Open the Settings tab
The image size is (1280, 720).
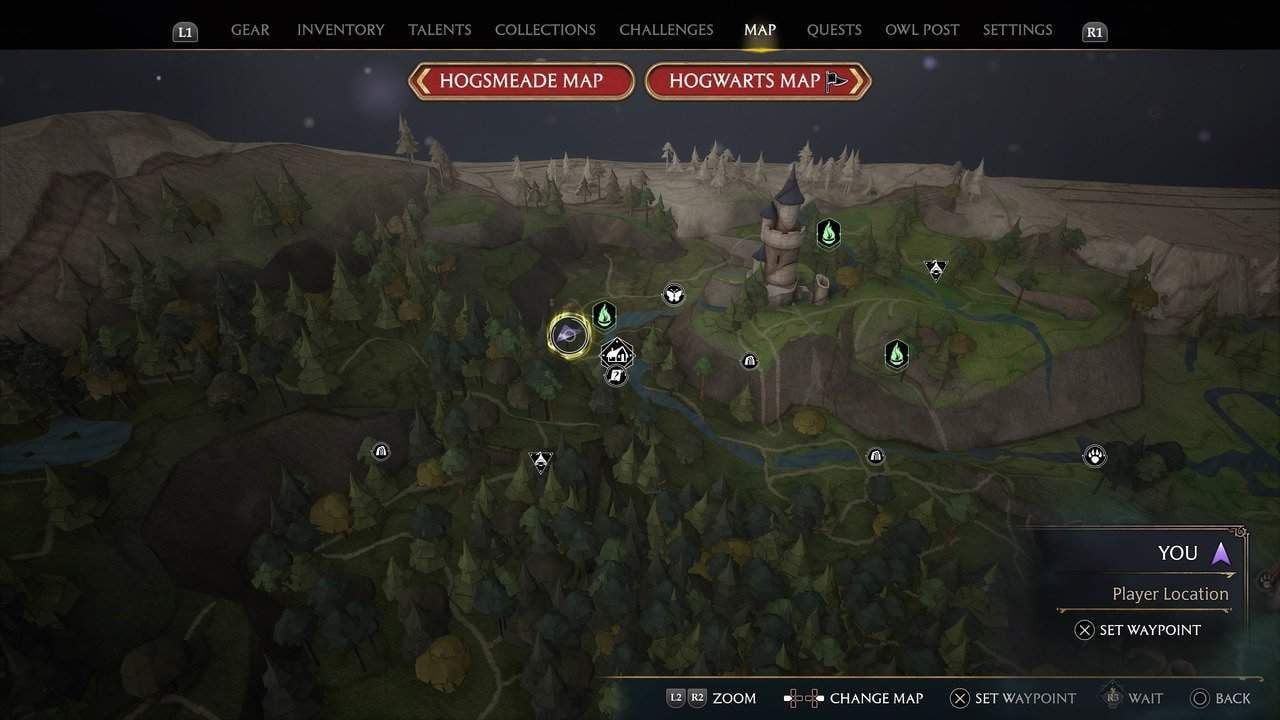point(1017,30)
